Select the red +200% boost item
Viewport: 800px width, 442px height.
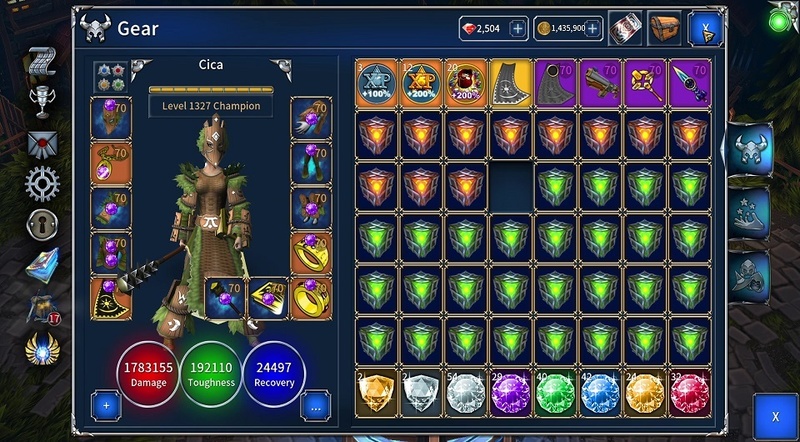click(467, 84)
